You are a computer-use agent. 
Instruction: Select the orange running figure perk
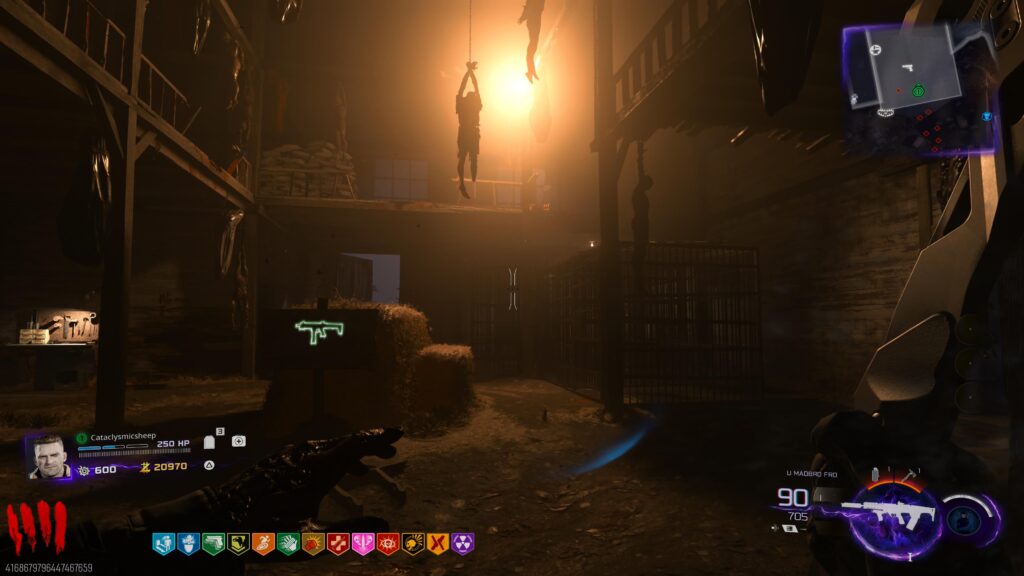click(x=263, y=543)
